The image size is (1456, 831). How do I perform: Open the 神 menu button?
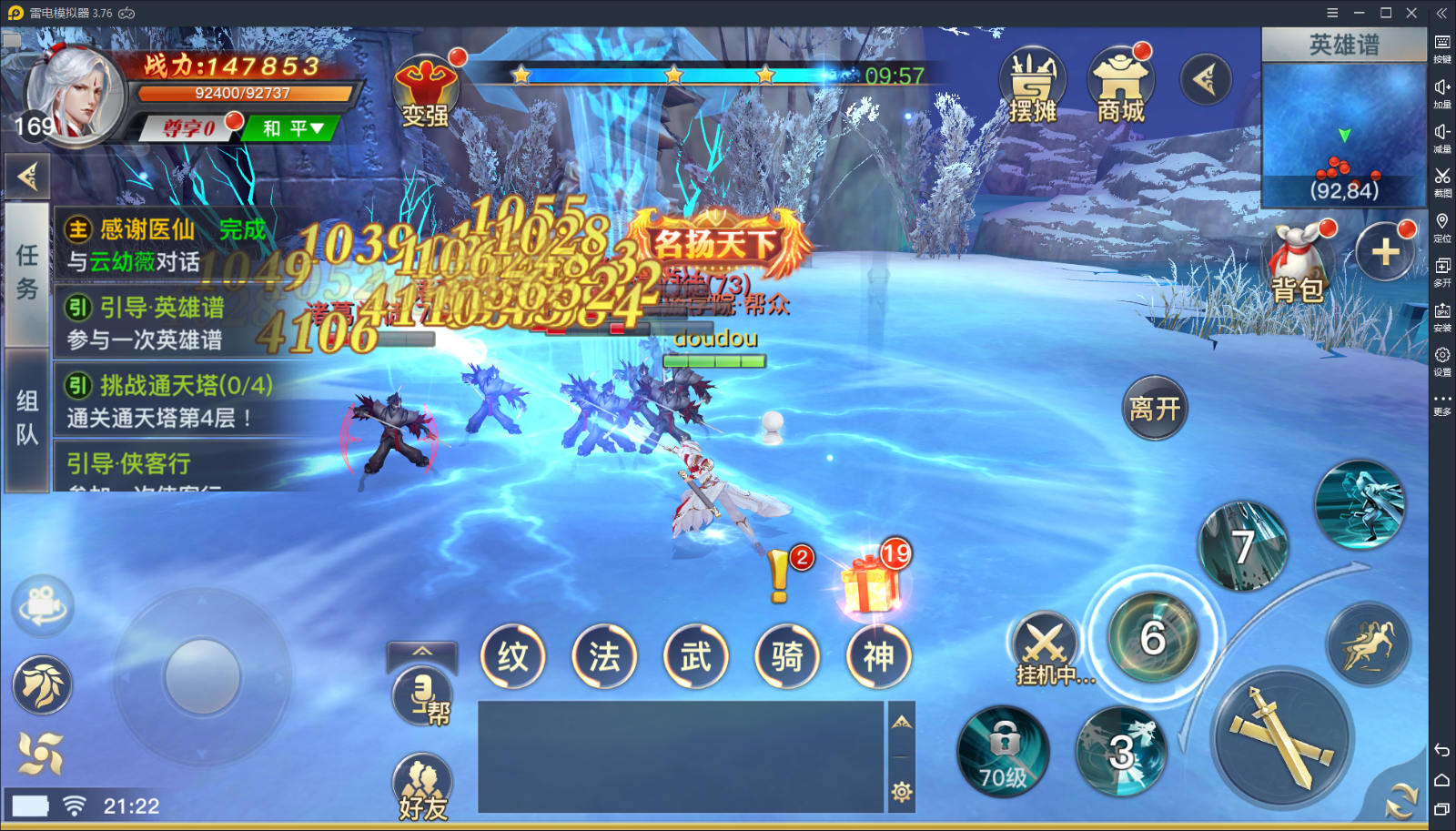point(878,656)
